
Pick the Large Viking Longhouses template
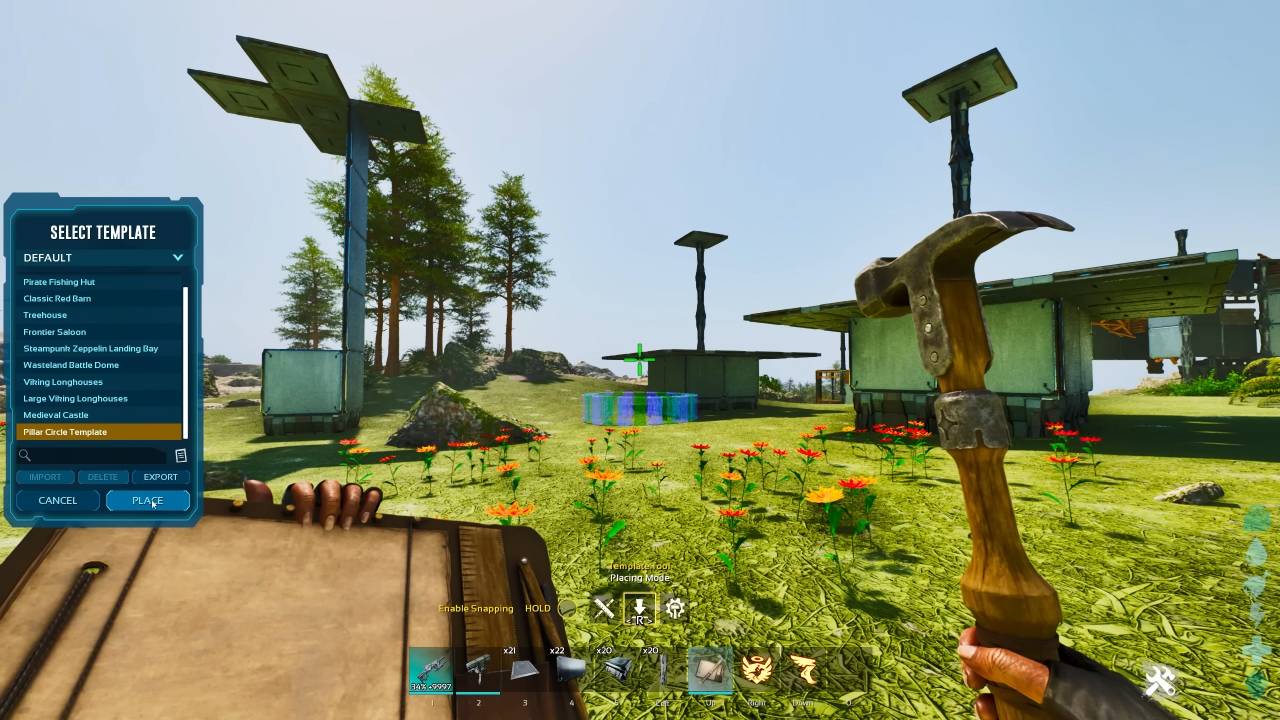(76, 398)
